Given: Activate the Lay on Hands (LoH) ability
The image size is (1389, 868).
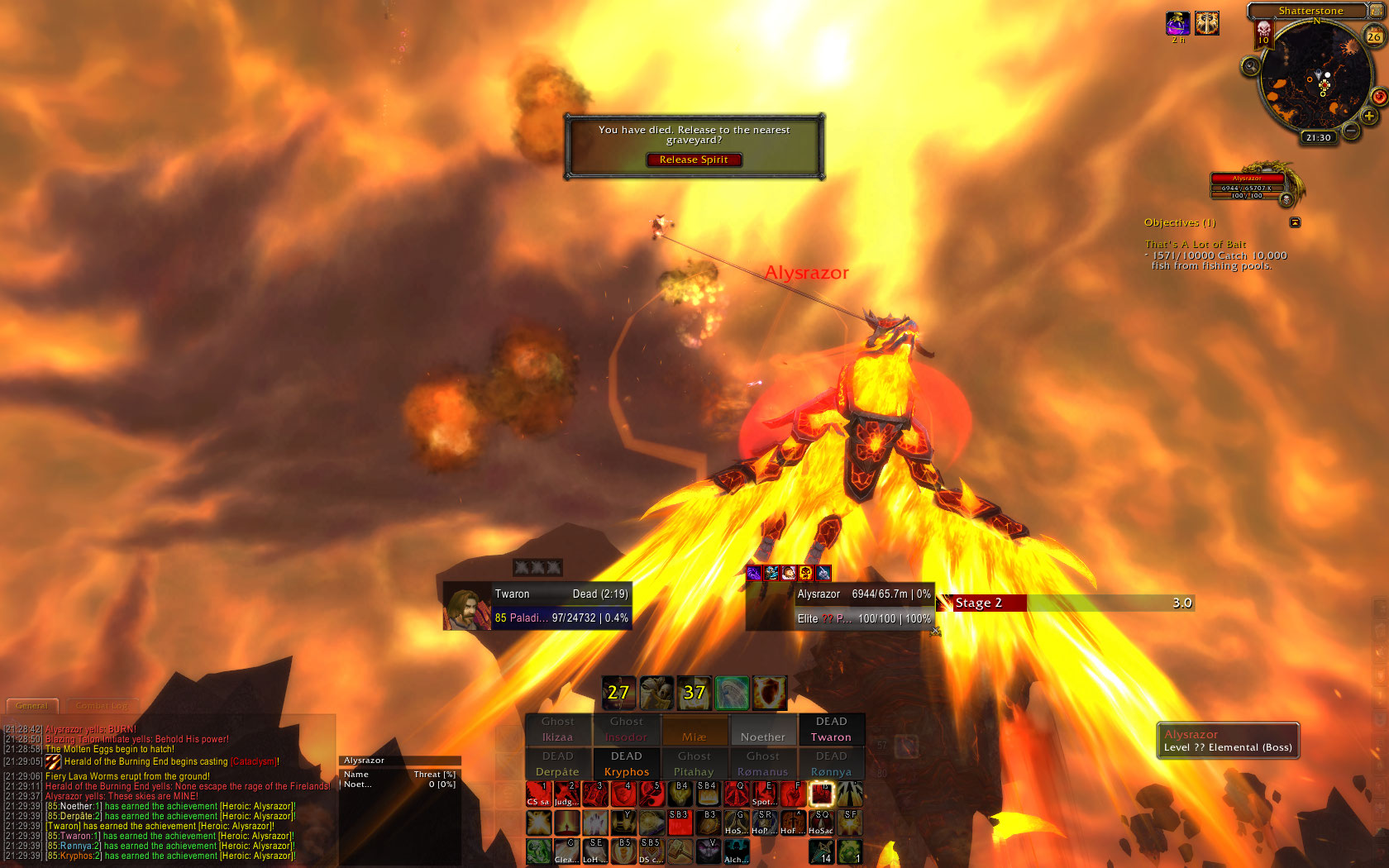Looking at the screenshot, I should [594, 851].
